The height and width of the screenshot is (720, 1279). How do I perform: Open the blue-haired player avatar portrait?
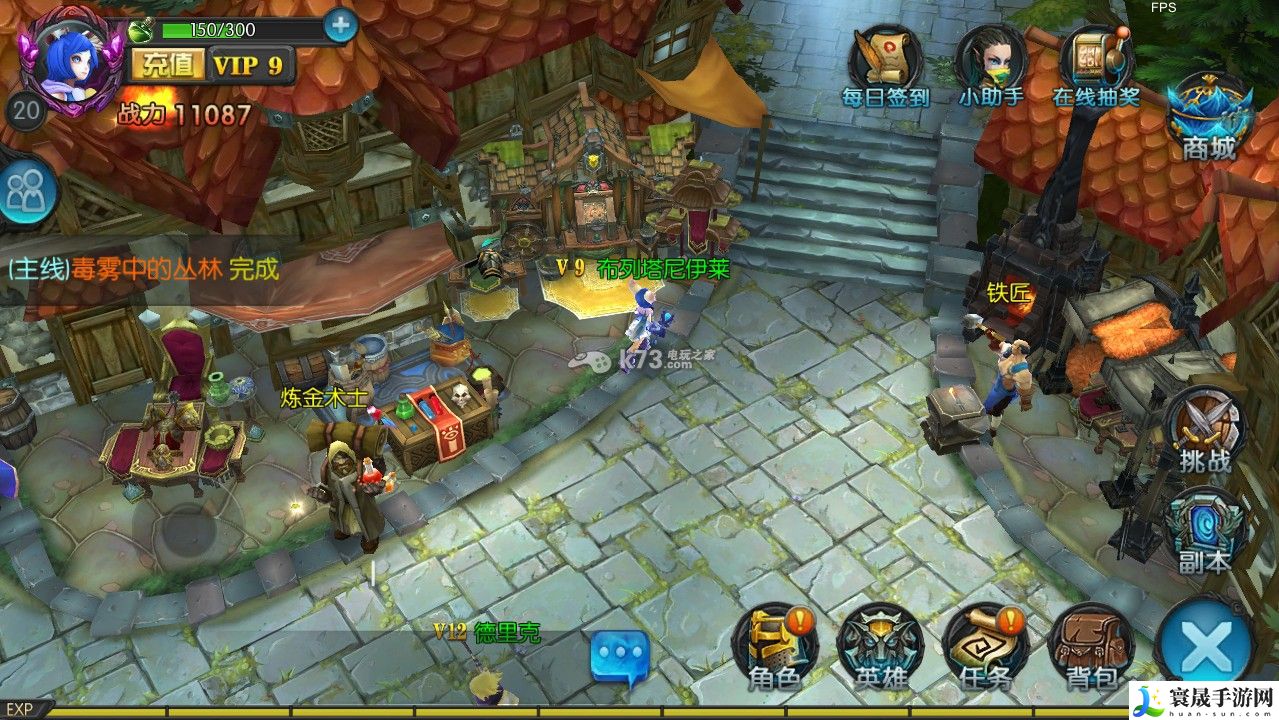coord(70,60)
